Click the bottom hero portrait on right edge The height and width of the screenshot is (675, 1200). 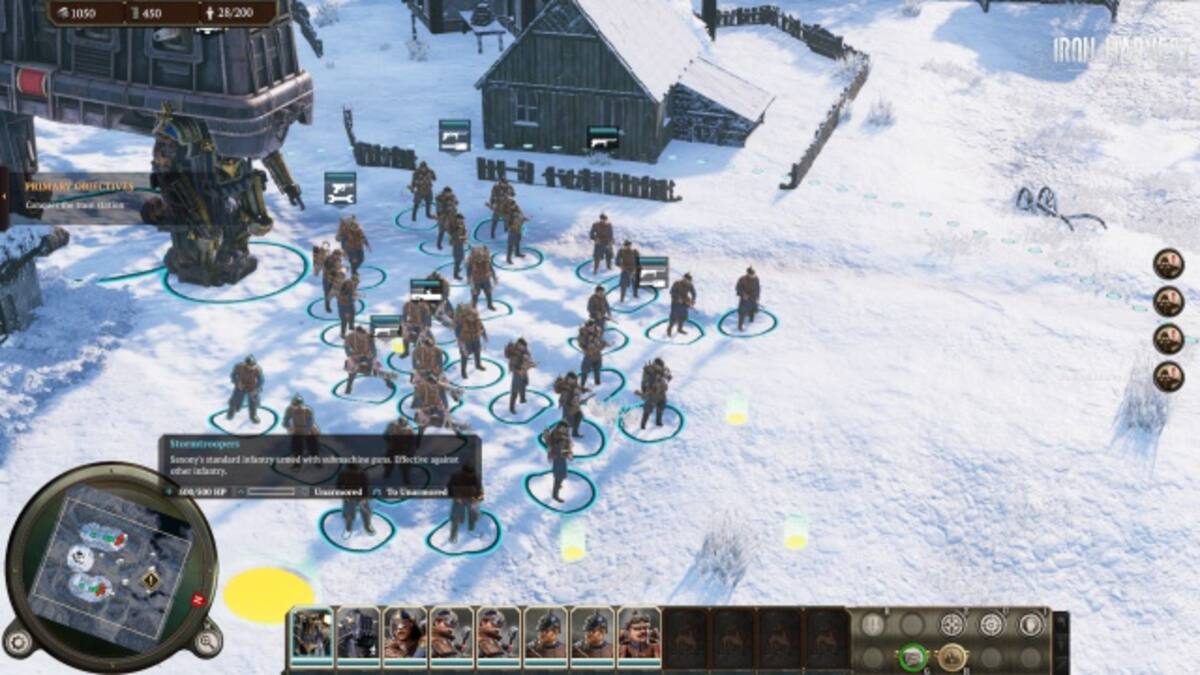[x=1168, y=377]
